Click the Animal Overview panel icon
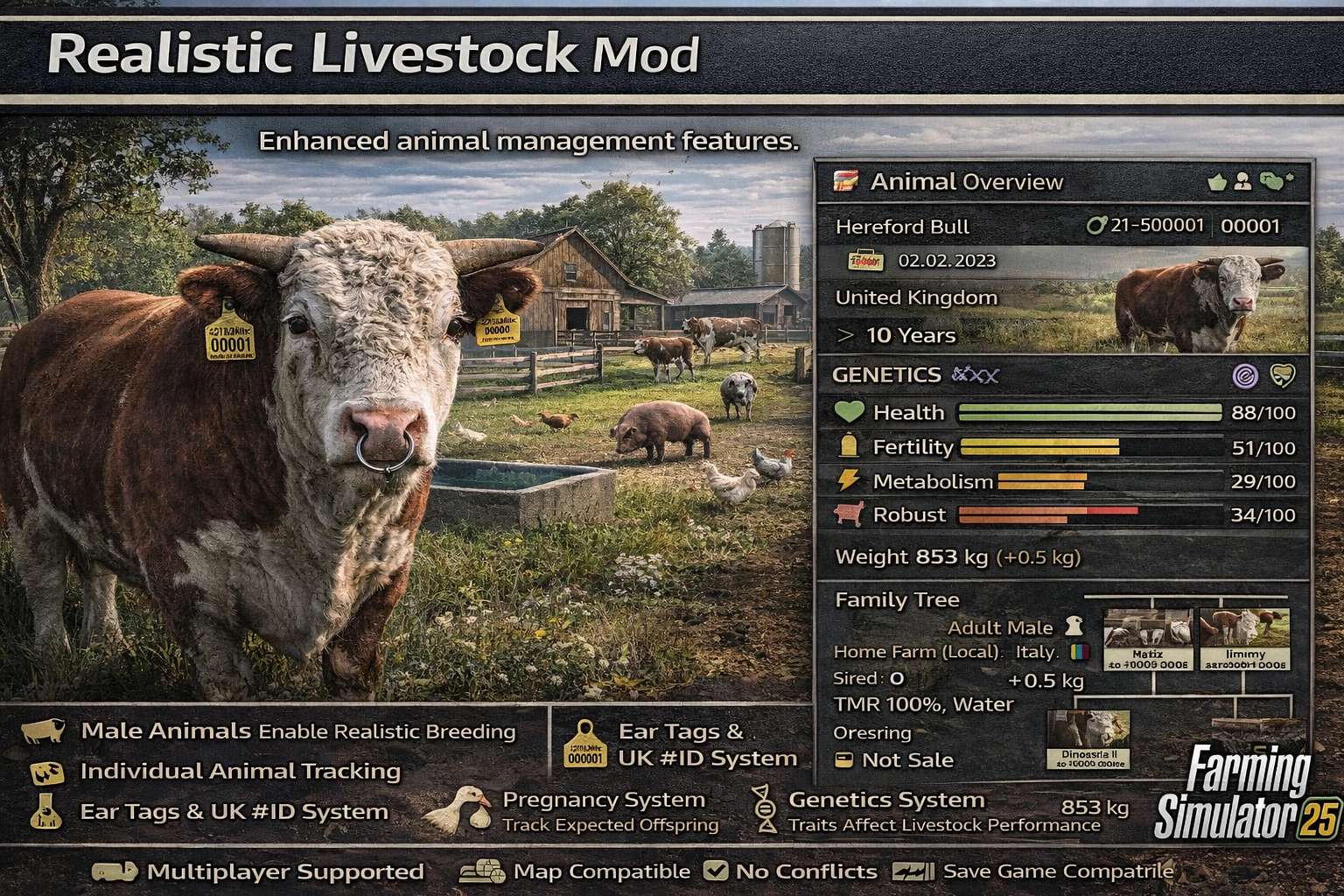Image resolution: width=1344 pixels, height=896 pixels. click(845, 182)
